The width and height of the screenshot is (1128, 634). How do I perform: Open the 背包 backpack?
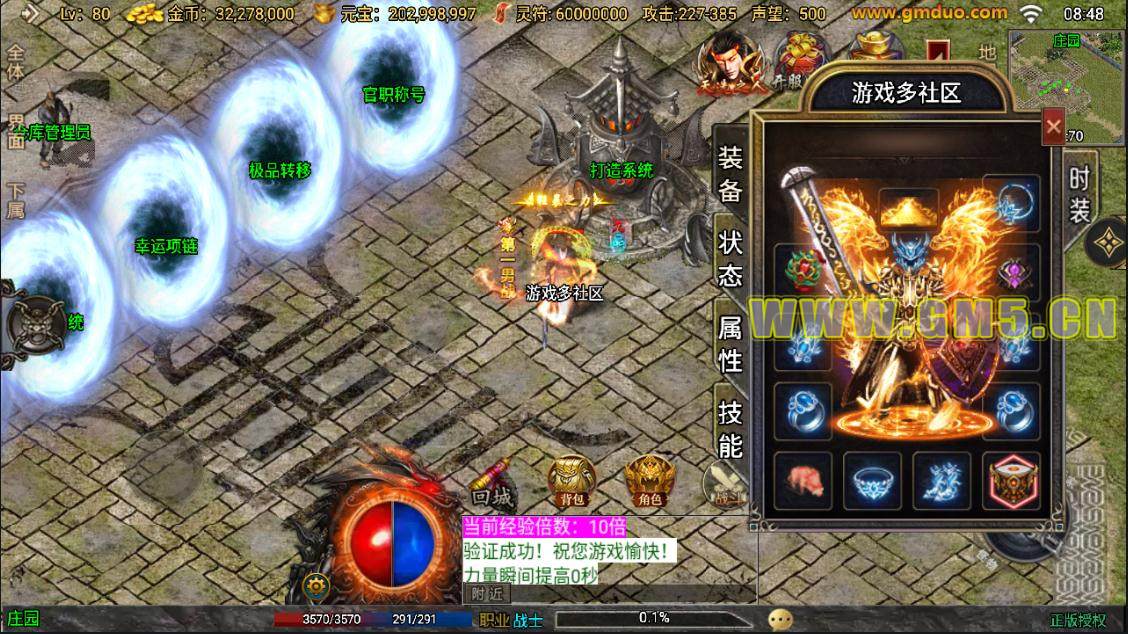click(571, 481)
